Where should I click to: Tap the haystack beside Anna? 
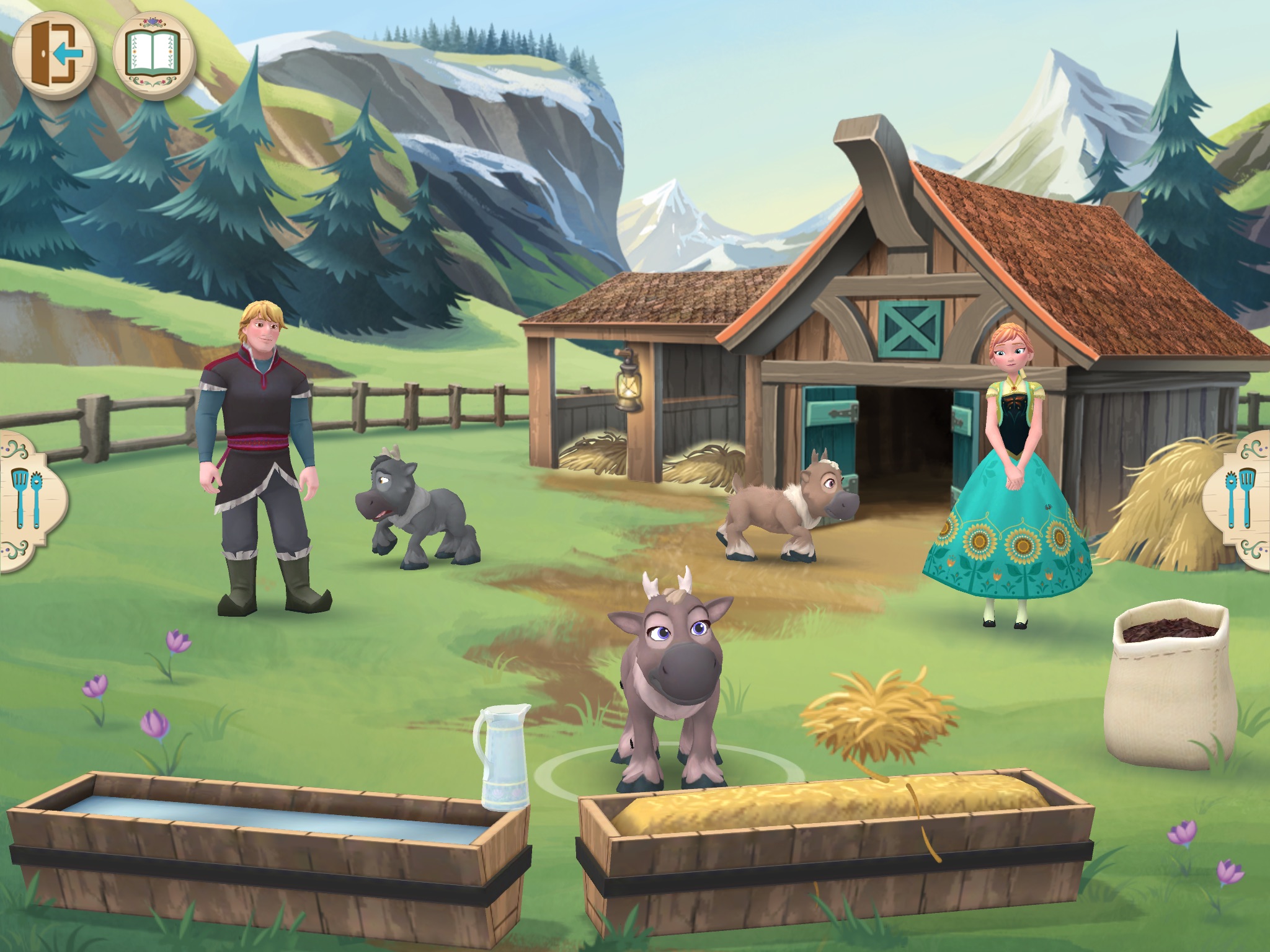(1166, 508)
